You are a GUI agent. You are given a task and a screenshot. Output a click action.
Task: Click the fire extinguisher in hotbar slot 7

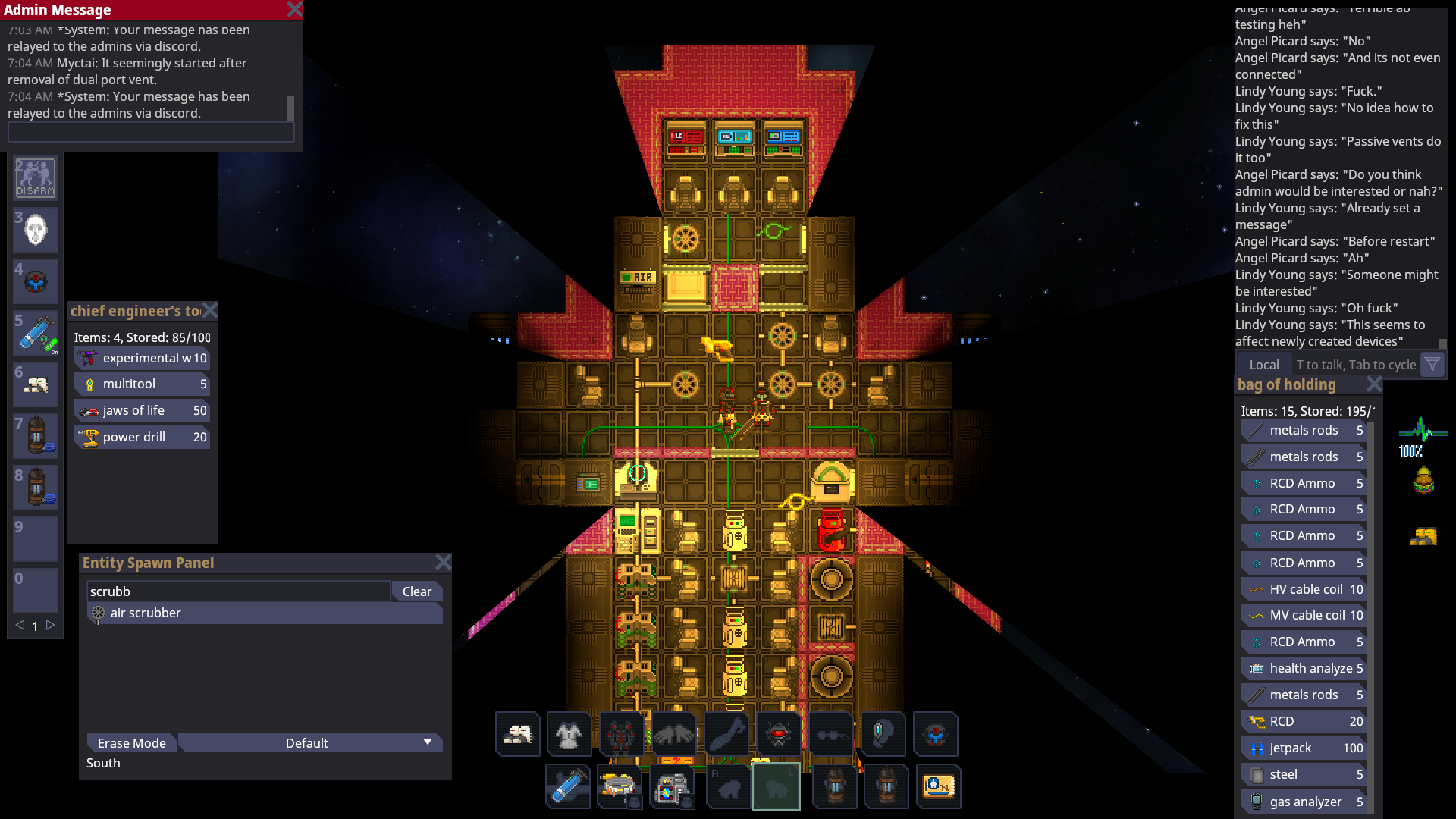(x=35, y=436)
